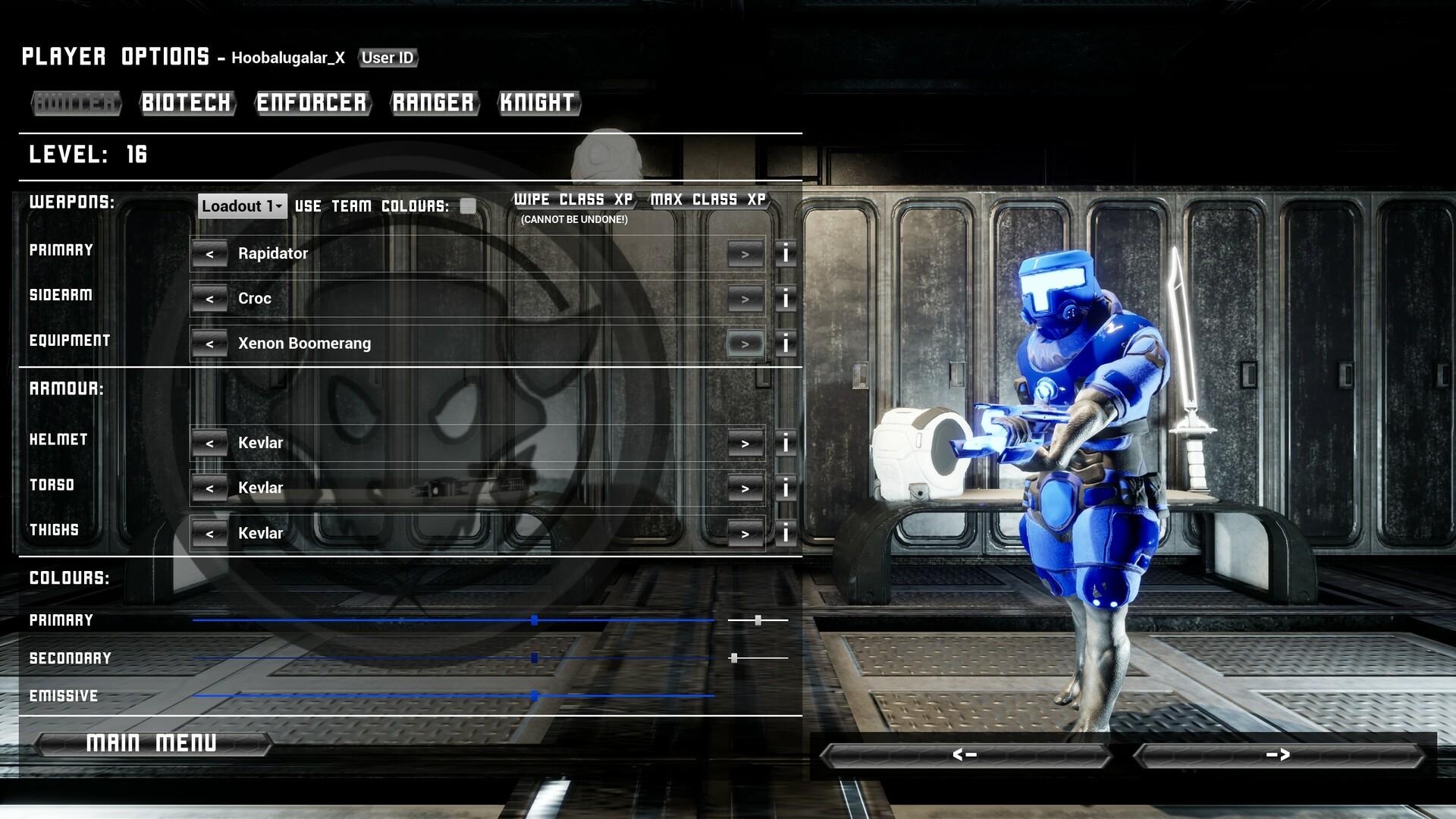Open the Enforcer class tab
The width and height of the screenshot is (1456, 819).
click(312, 103)
